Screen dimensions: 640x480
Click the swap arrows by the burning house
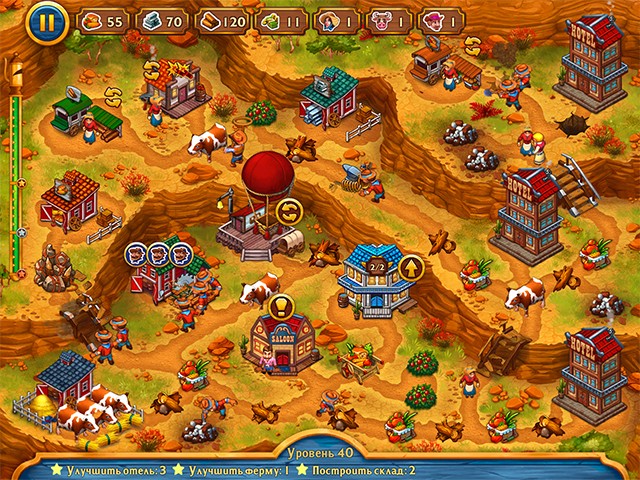(152, 70)
